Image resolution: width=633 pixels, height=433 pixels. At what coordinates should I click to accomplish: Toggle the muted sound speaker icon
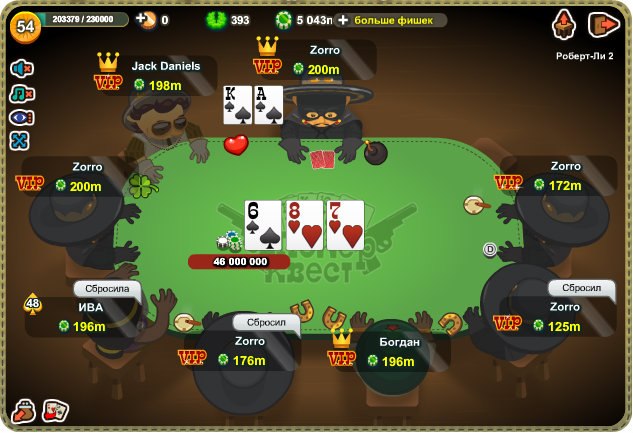coord(21,68)
